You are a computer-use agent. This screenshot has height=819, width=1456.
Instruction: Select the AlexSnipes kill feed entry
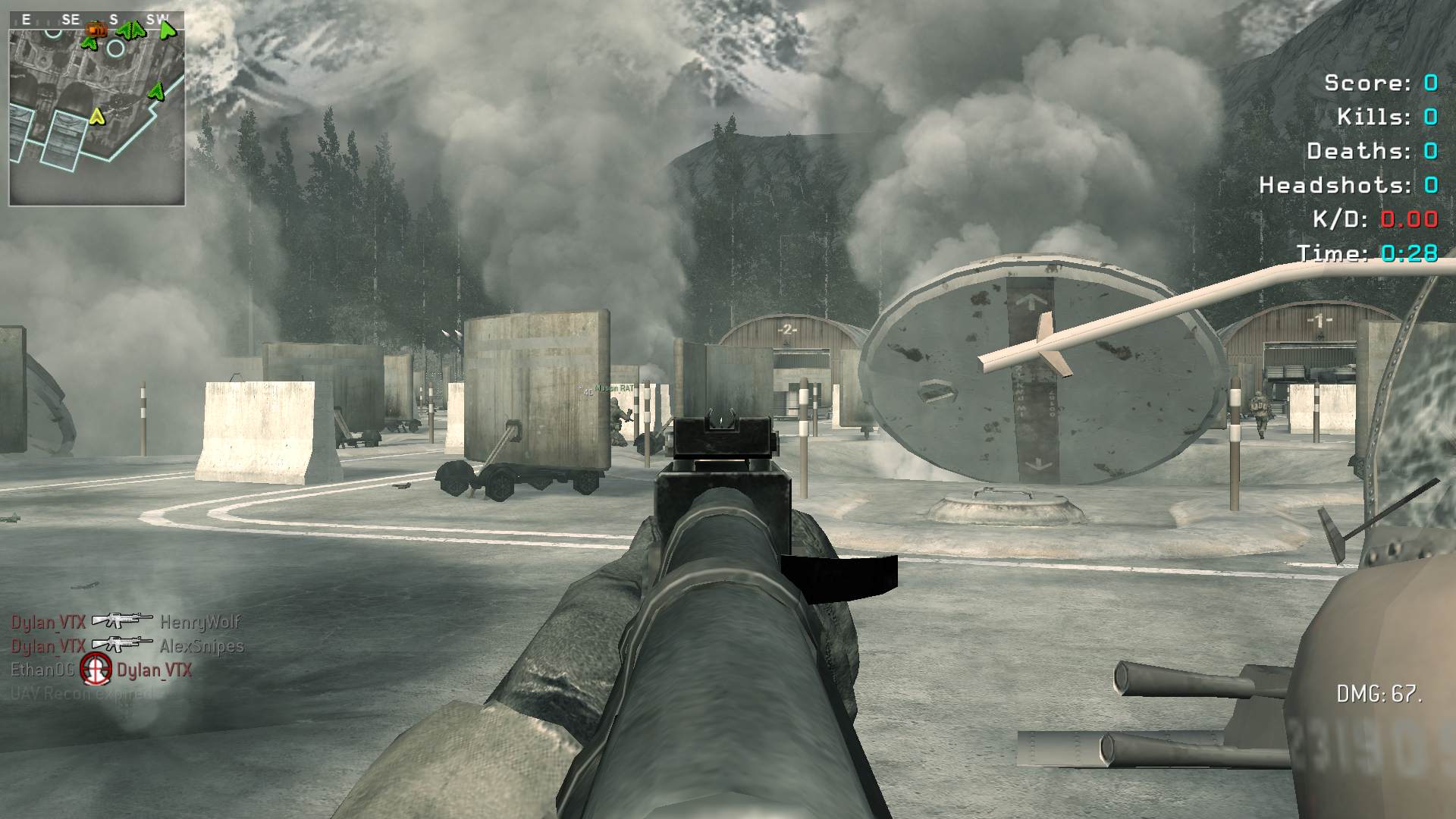(x=202, y=646)
